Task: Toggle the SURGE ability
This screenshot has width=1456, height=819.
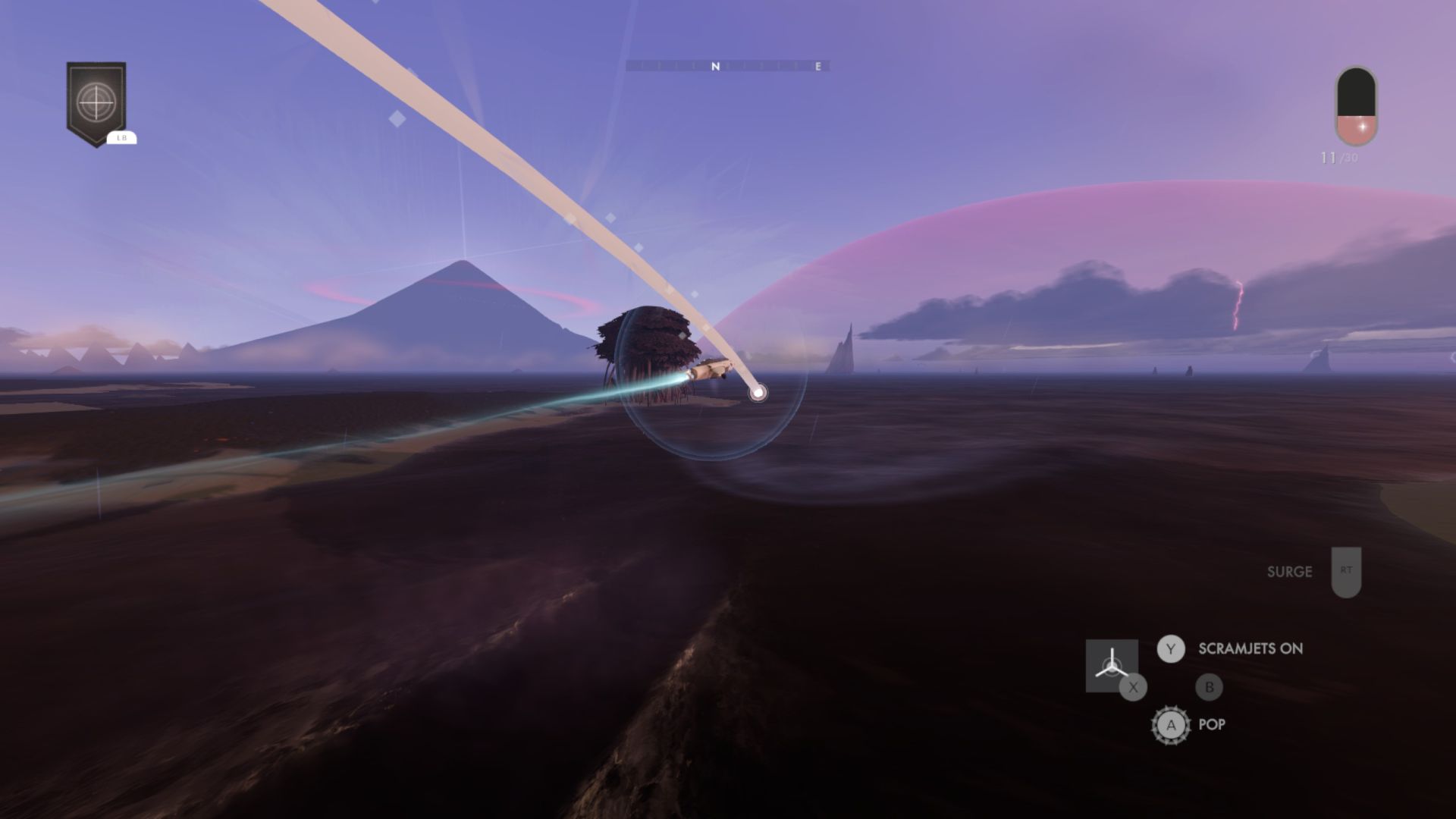Action: coord(1291,573)
